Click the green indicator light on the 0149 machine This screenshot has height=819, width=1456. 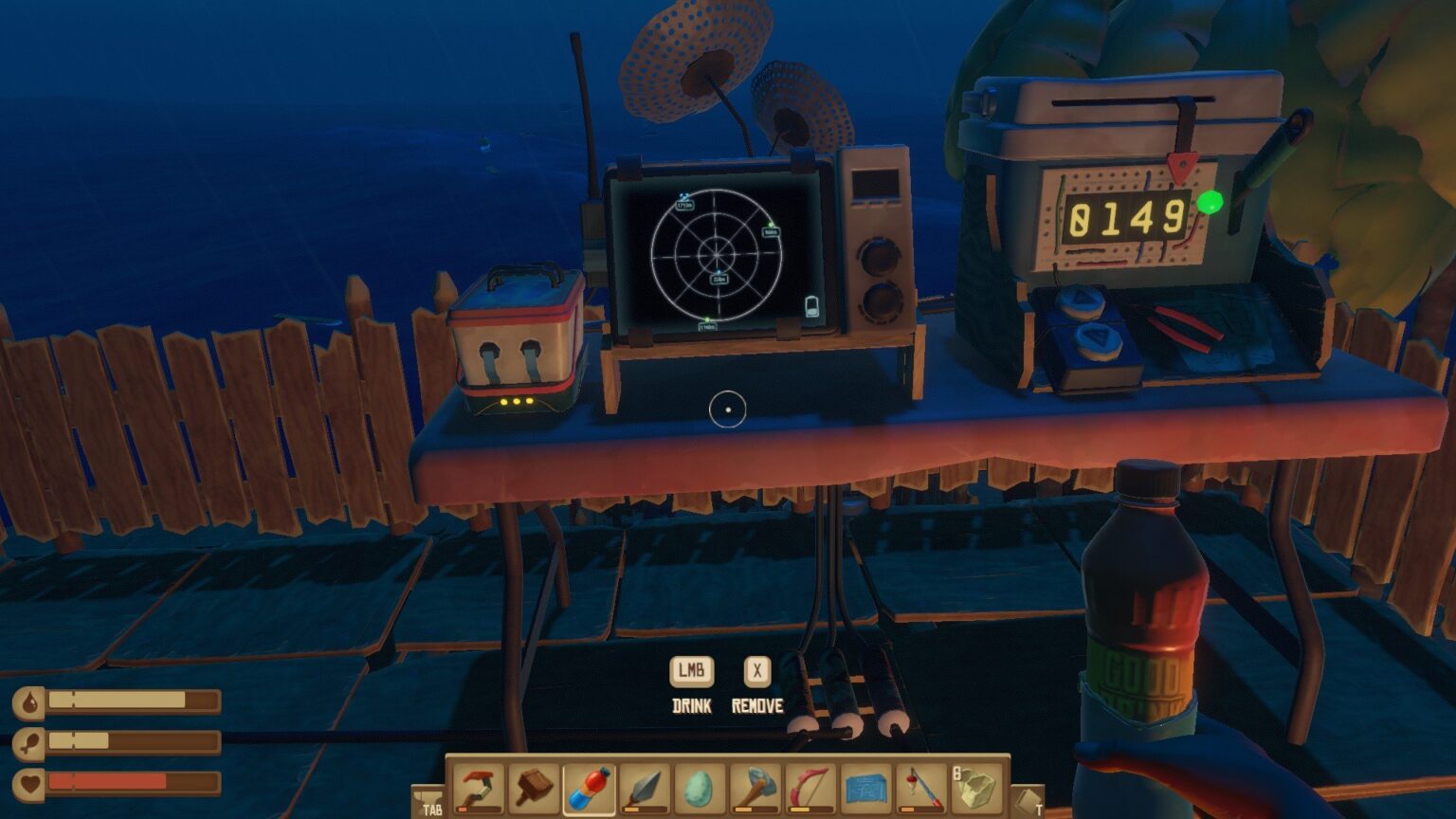pos(1209,201)
